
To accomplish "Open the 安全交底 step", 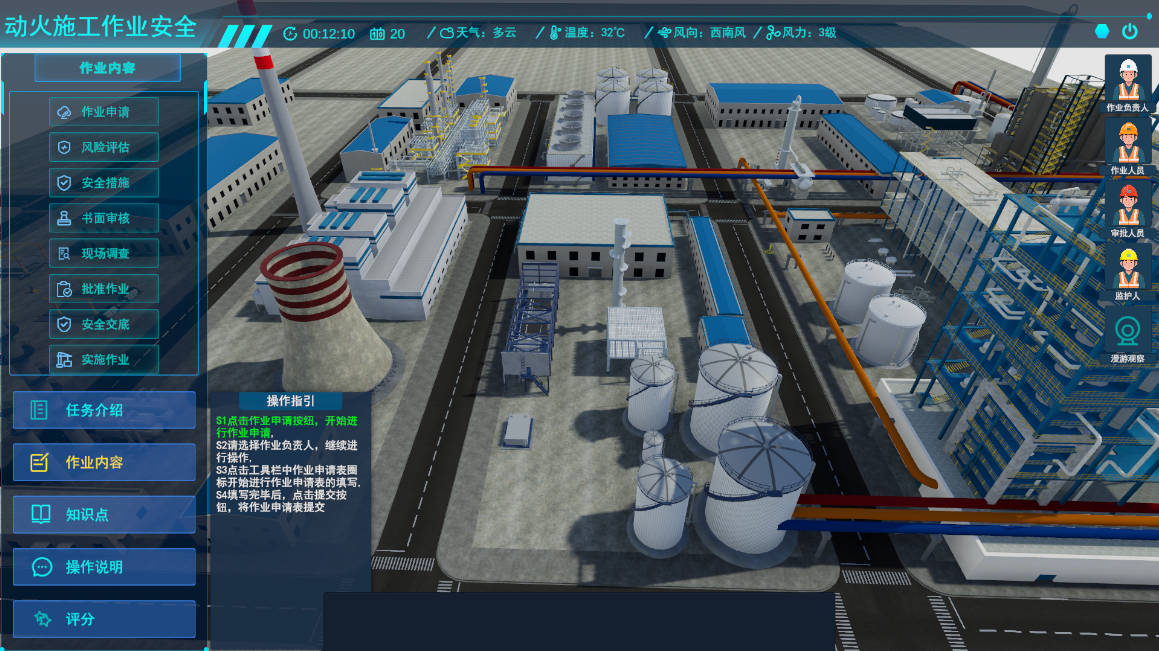I will coord(104,324).
